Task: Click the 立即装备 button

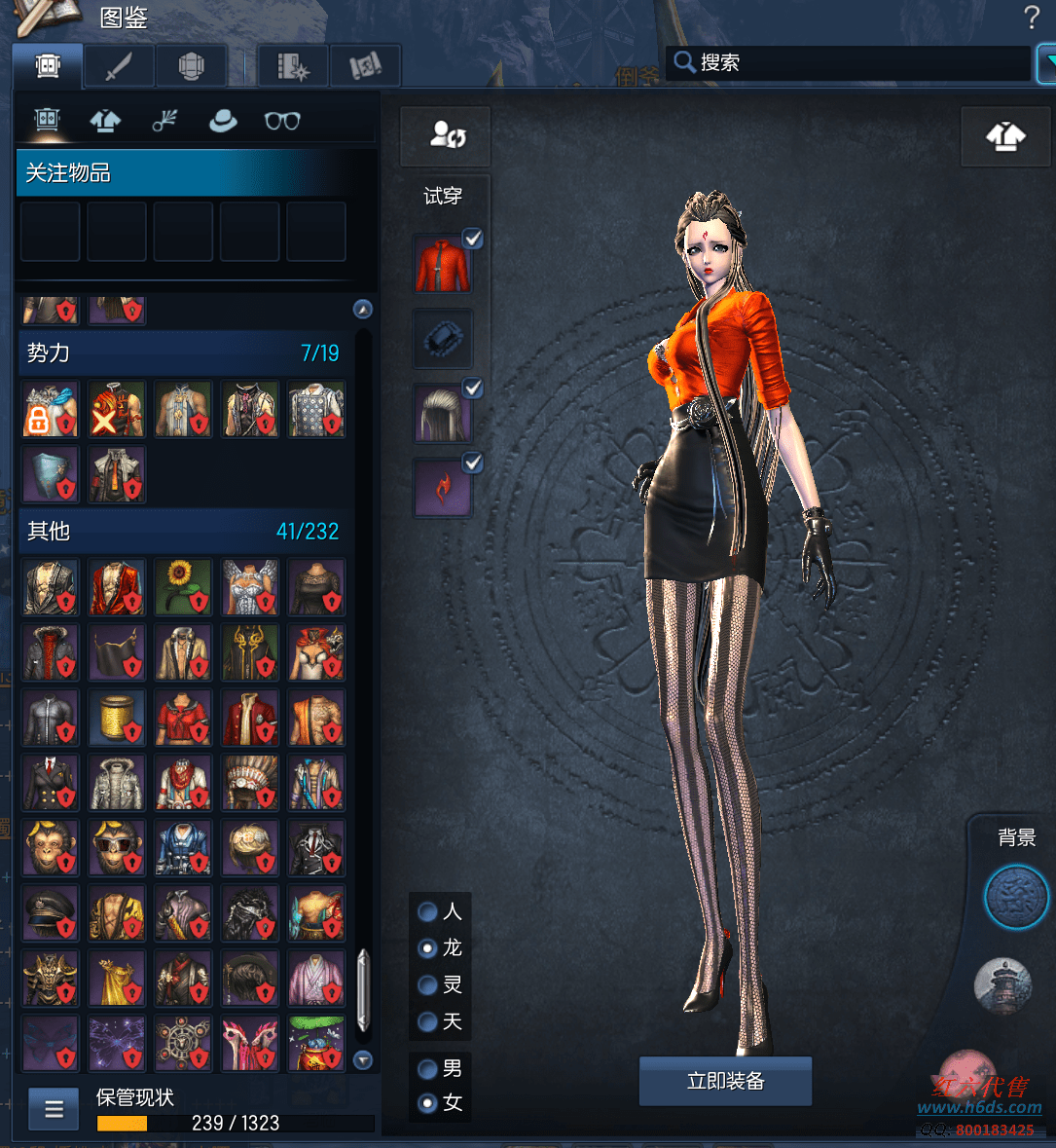Action: coord(725,1081)
